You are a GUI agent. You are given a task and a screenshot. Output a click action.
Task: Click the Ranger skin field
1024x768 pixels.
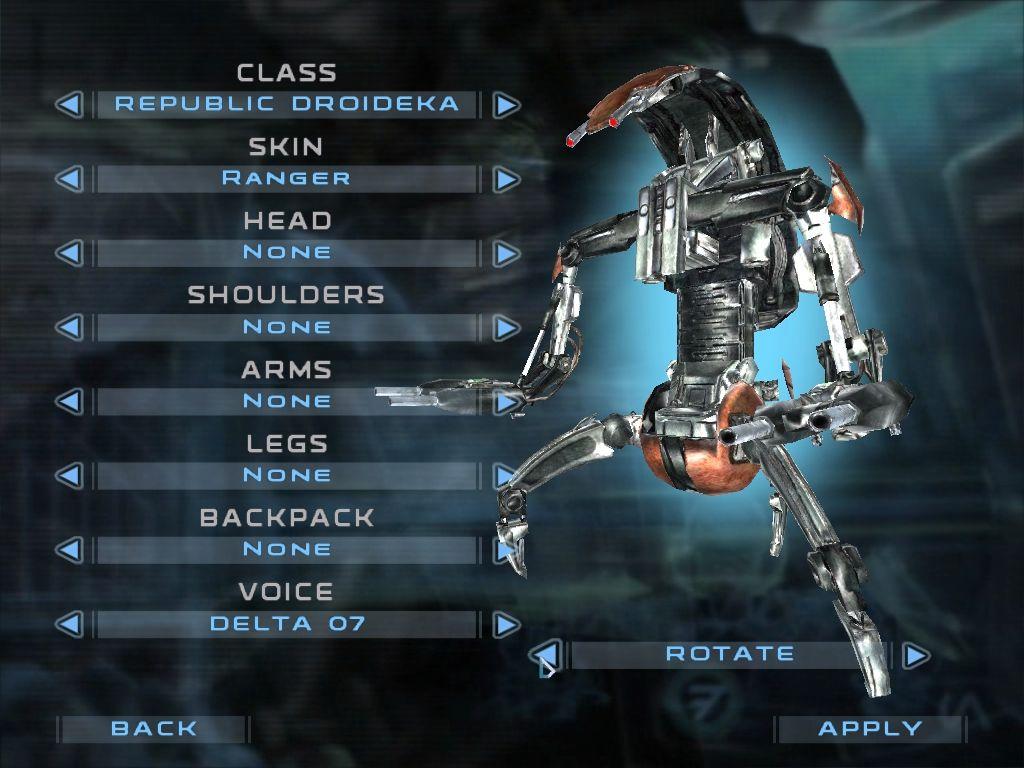[x=287, y=179]
